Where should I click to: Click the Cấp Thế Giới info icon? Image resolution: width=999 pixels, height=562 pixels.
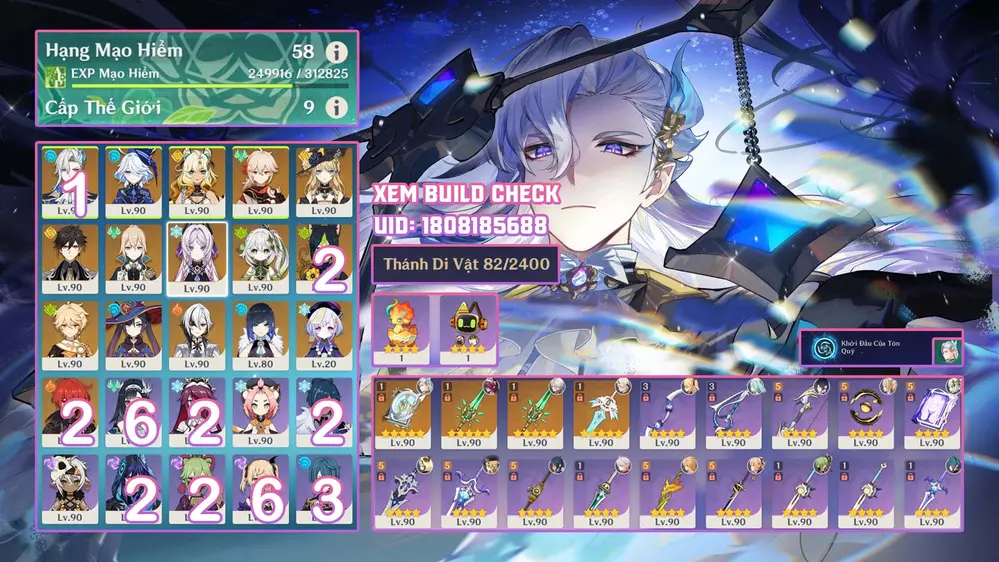coord(338,106)
